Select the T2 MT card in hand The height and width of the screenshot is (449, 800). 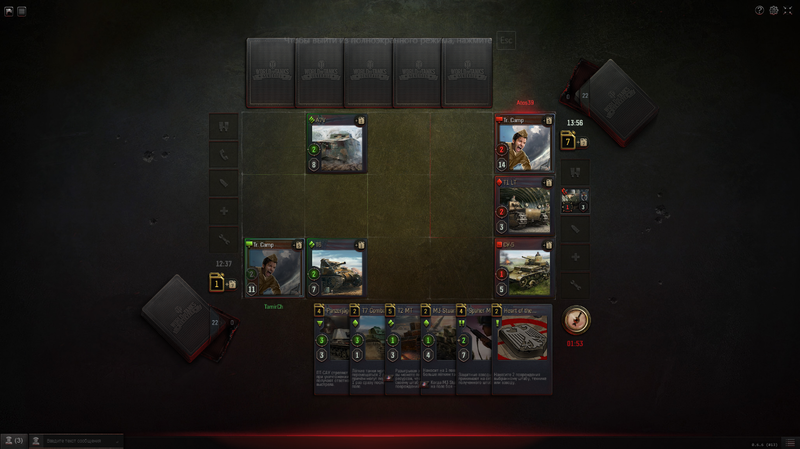[402, 348]
